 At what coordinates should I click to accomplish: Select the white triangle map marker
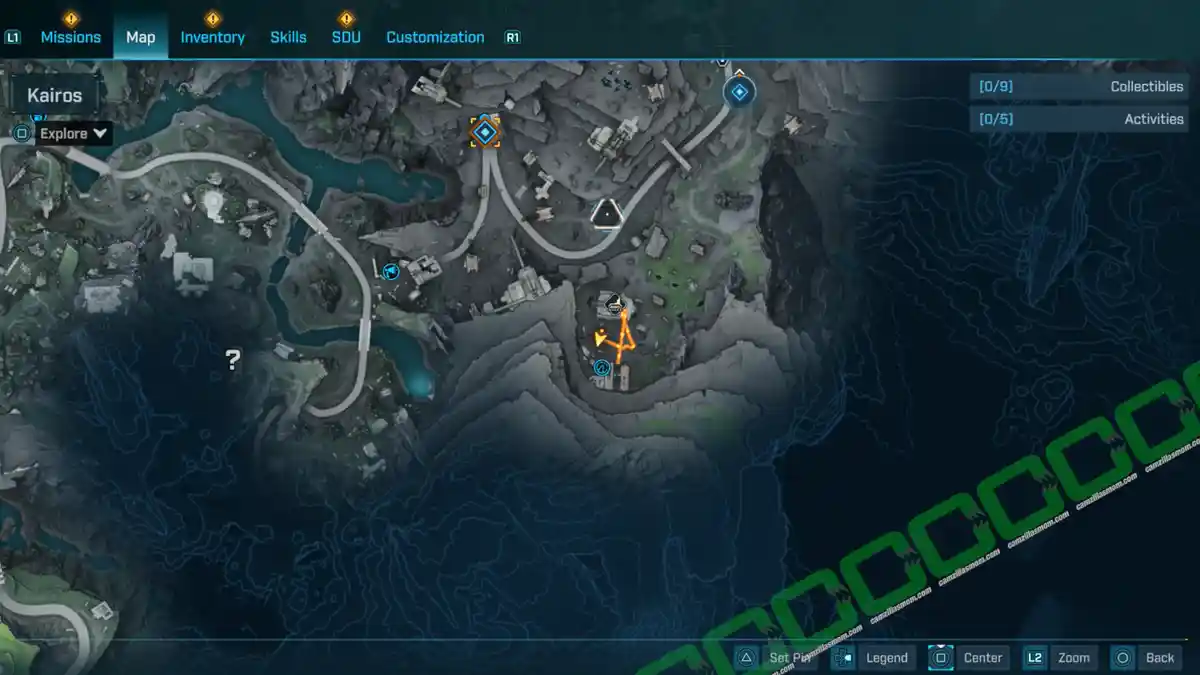tap(604, 212)
